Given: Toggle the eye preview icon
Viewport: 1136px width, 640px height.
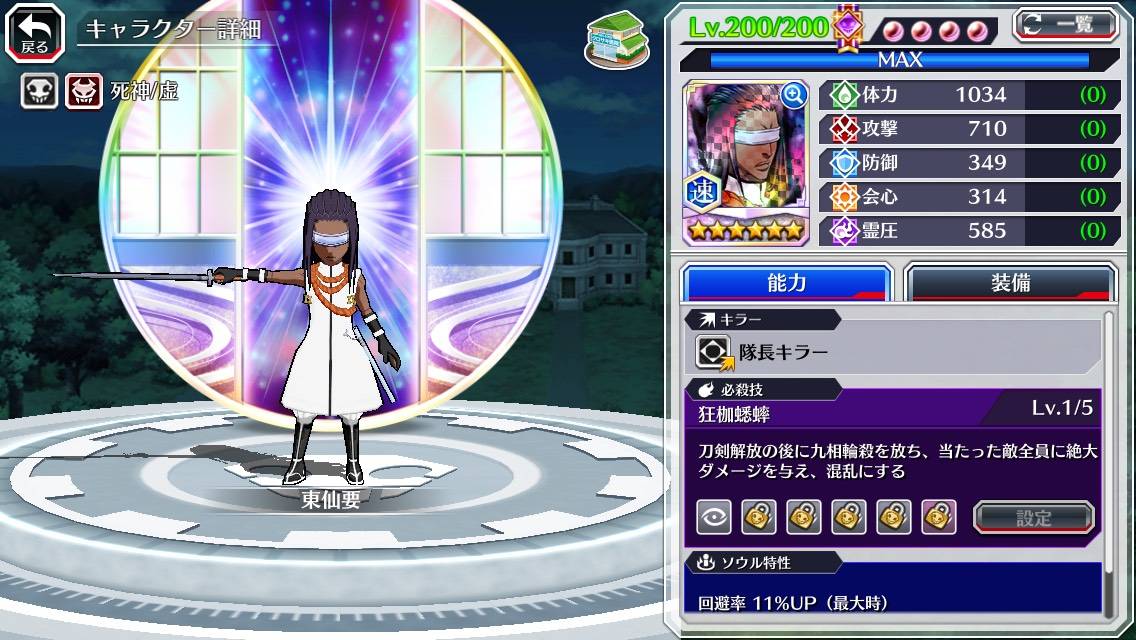Looking at the screenshot, I should tap(713, 517).
